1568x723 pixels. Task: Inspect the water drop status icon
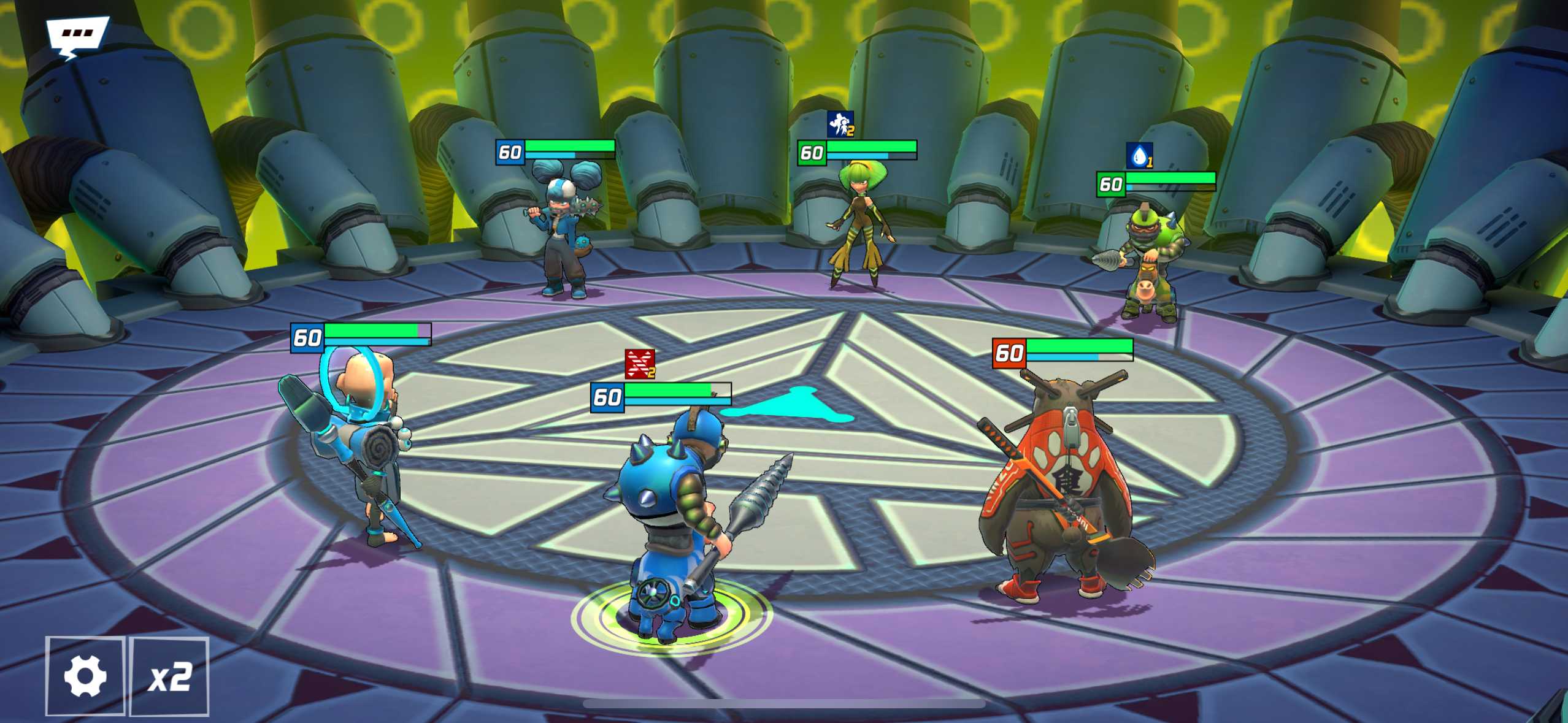click(x=1139, y=155)
